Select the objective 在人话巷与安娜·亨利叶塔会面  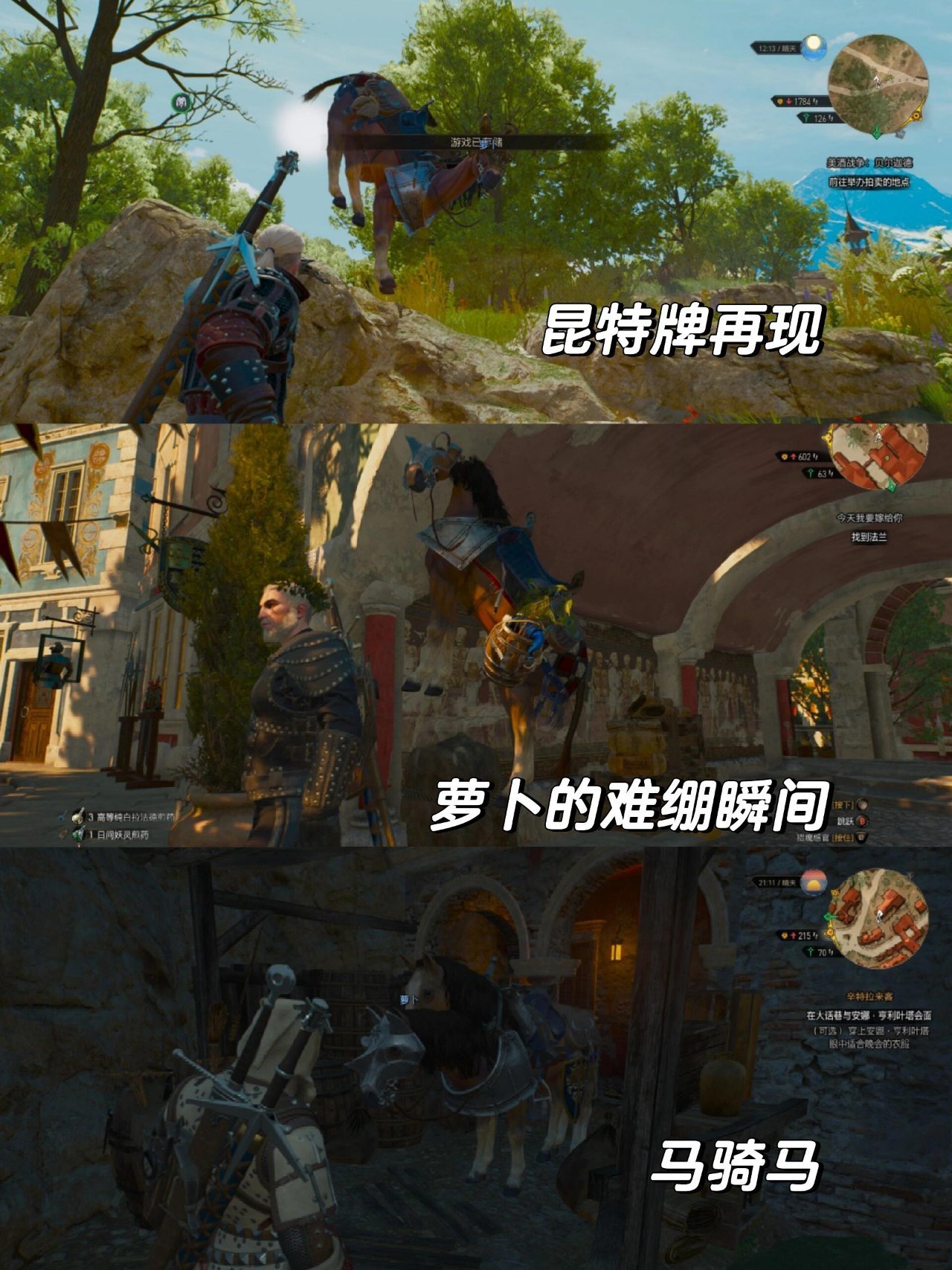(869, 1015)
